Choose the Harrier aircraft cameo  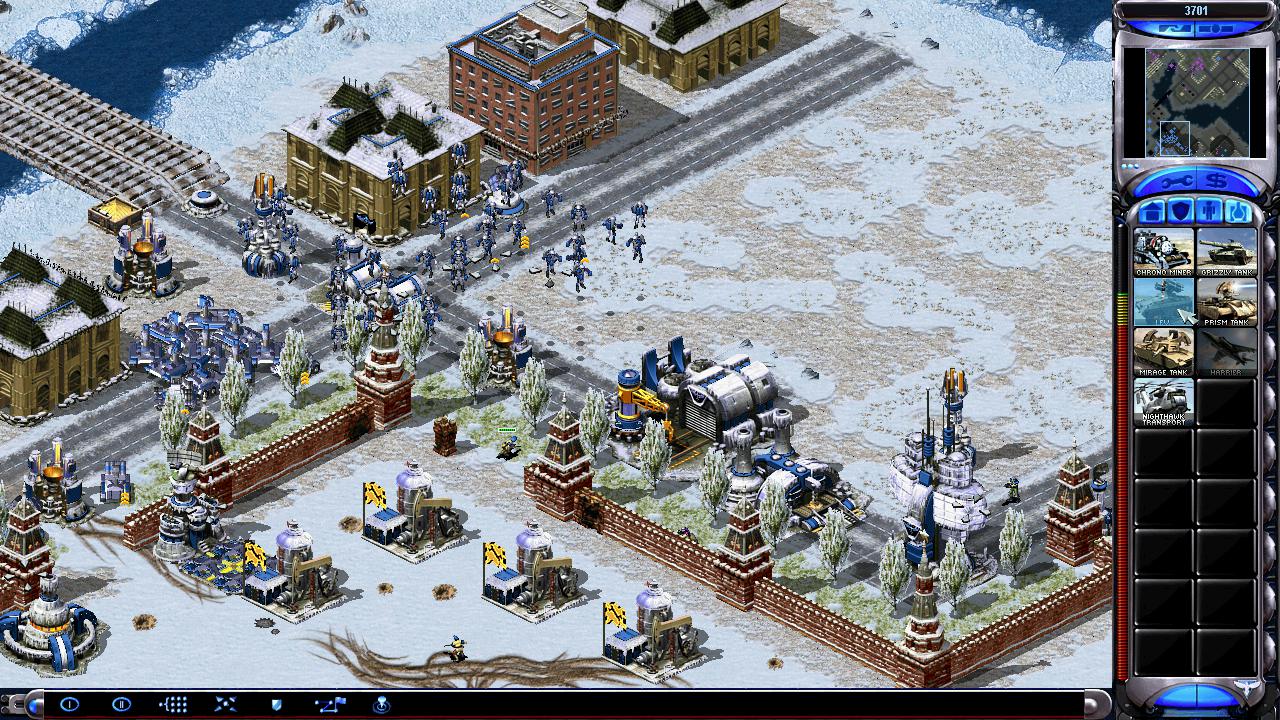click(x=1226, y=352)
